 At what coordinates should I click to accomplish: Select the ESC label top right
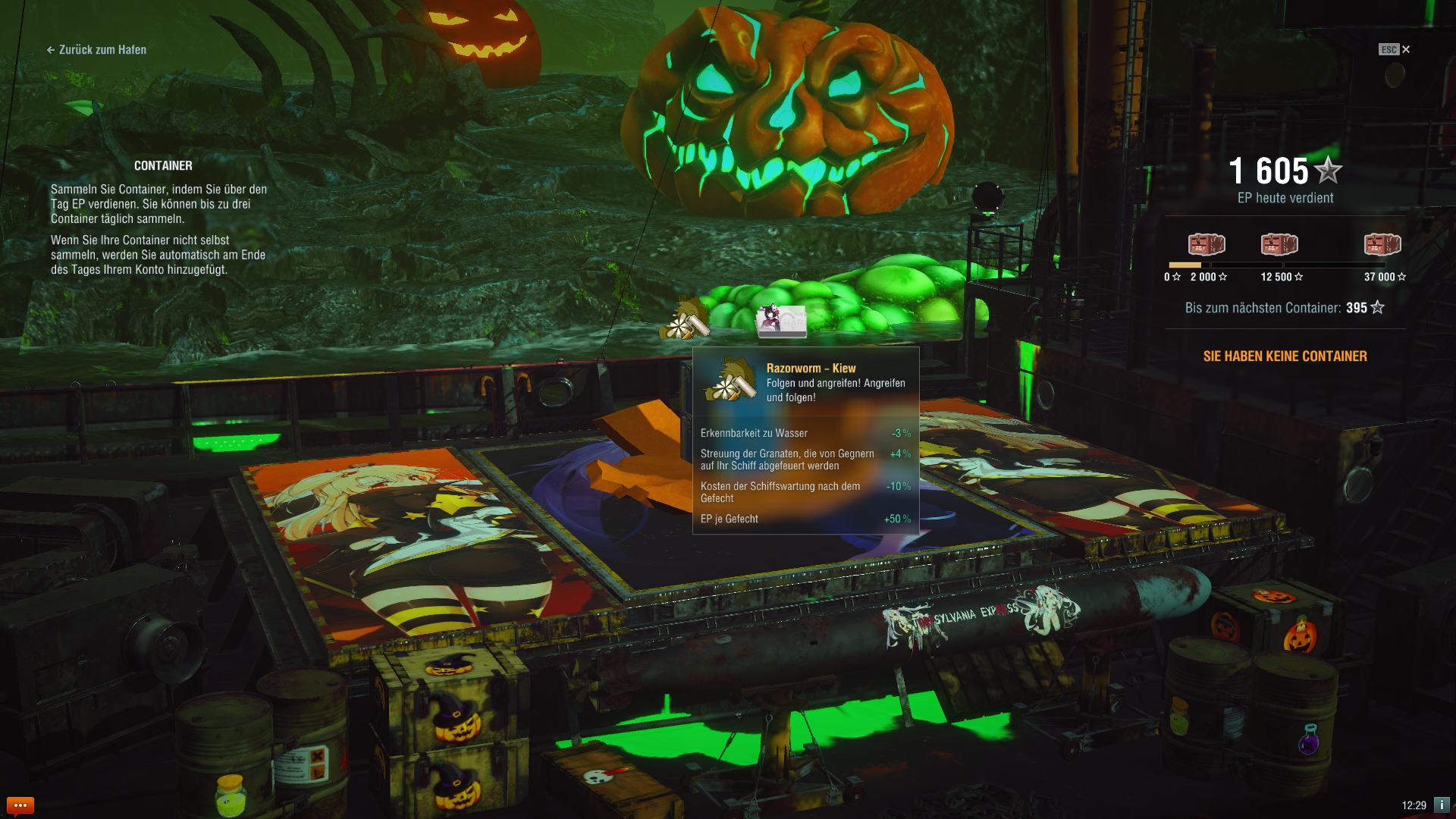(x=1389, y=49)
